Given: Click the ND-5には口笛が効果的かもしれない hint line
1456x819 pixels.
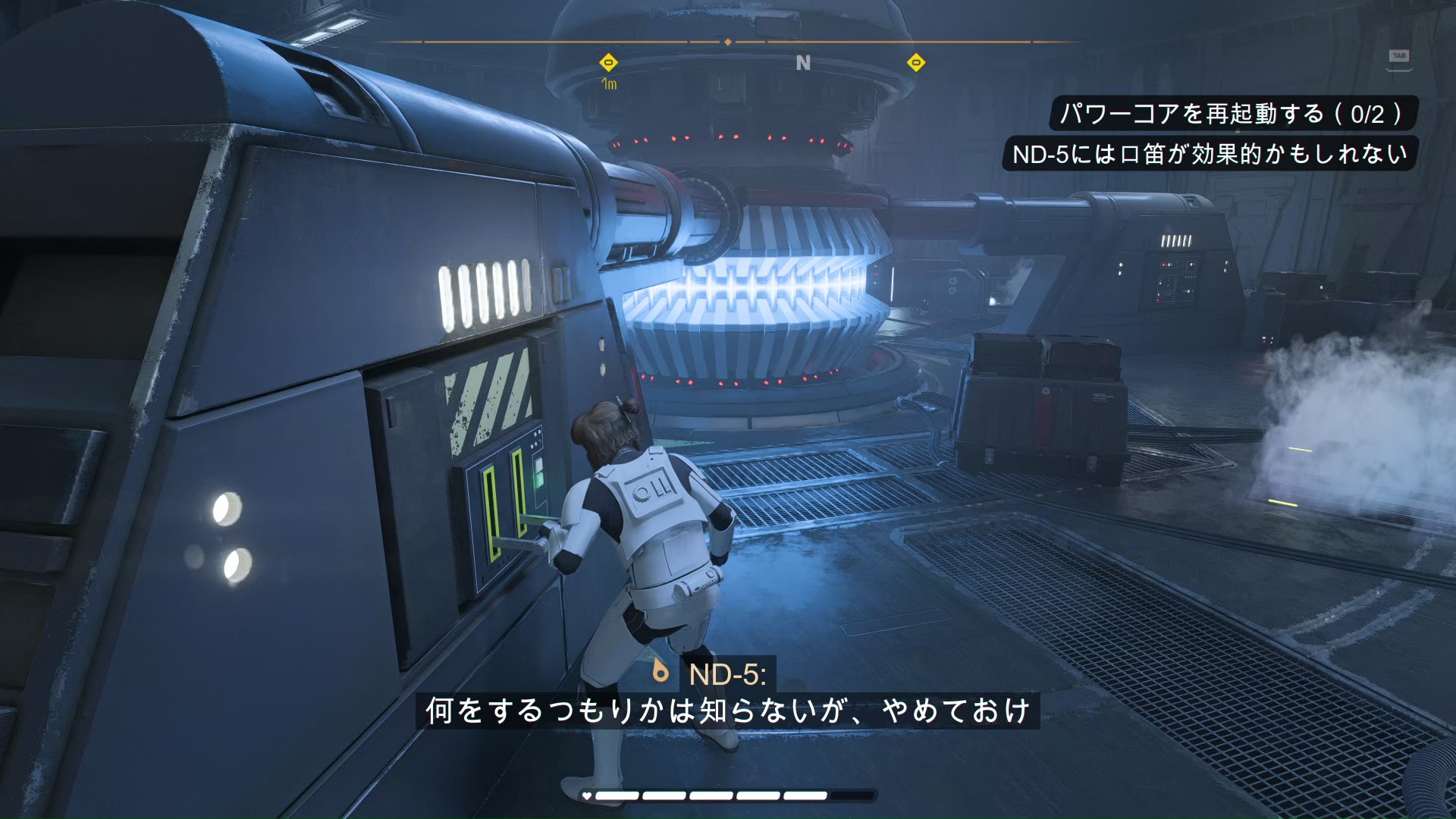Looking at the screenshot, I should [x=1210, y=154].
